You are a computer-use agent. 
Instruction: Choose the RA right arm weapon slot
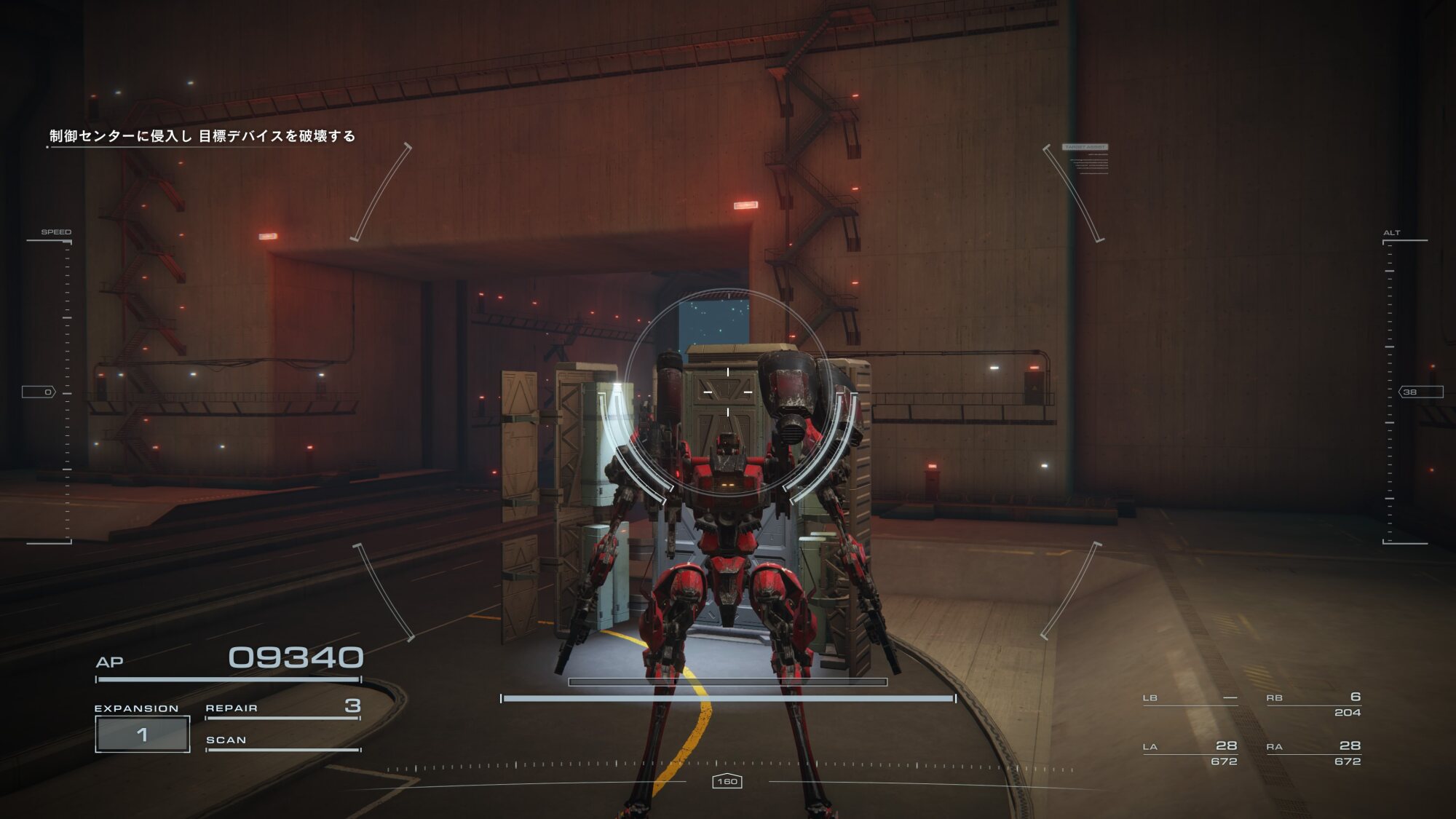(1313, 753)
